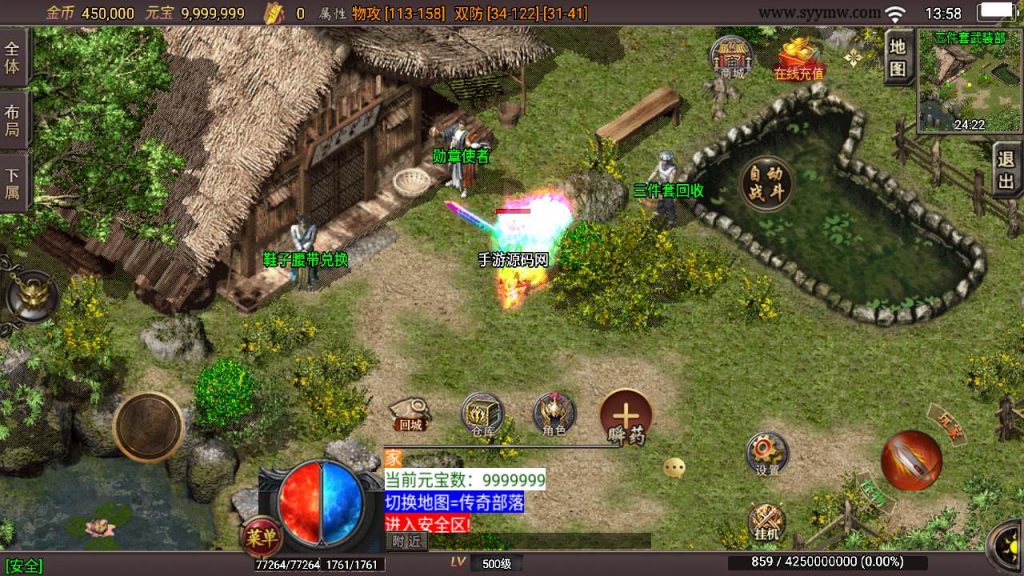Toggle 自动战斗 auto battle
1024x576 pixels.
pos(766,183)
